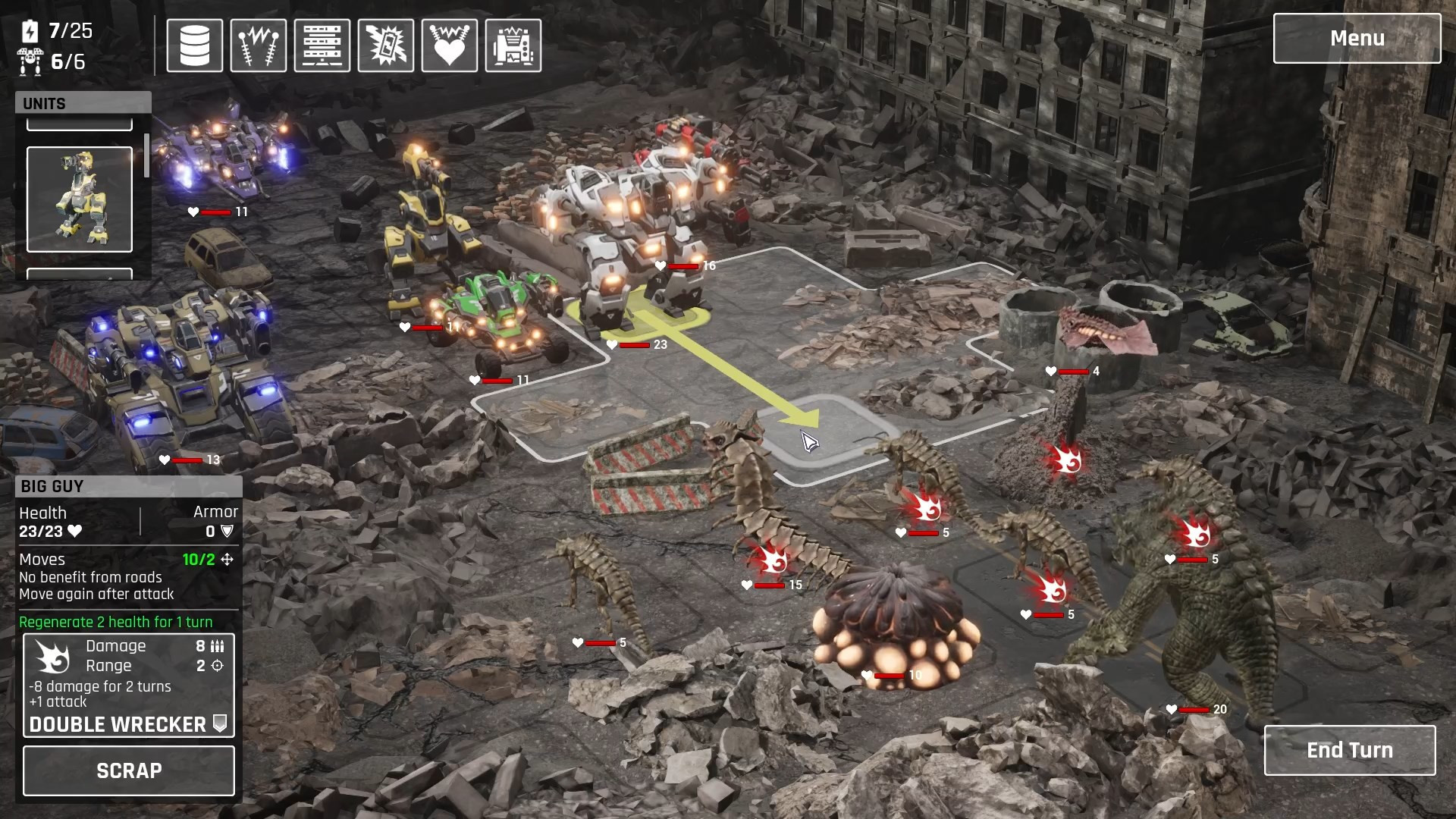Click the armor shield icon next to Double Wrecker
The image size is (1456, 819).
[x=221, y=724]
